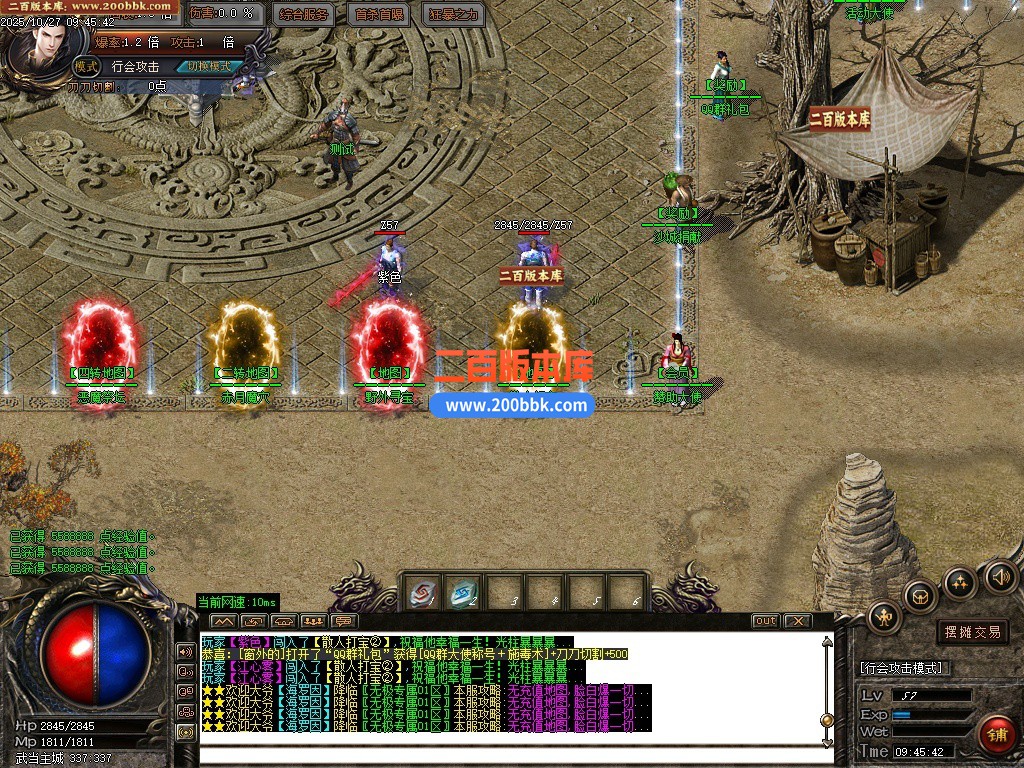Open the 狂暴之力 panel
Image resolution: width=1024 pixels, height=768 pixels.
click(x=454, y=14)
